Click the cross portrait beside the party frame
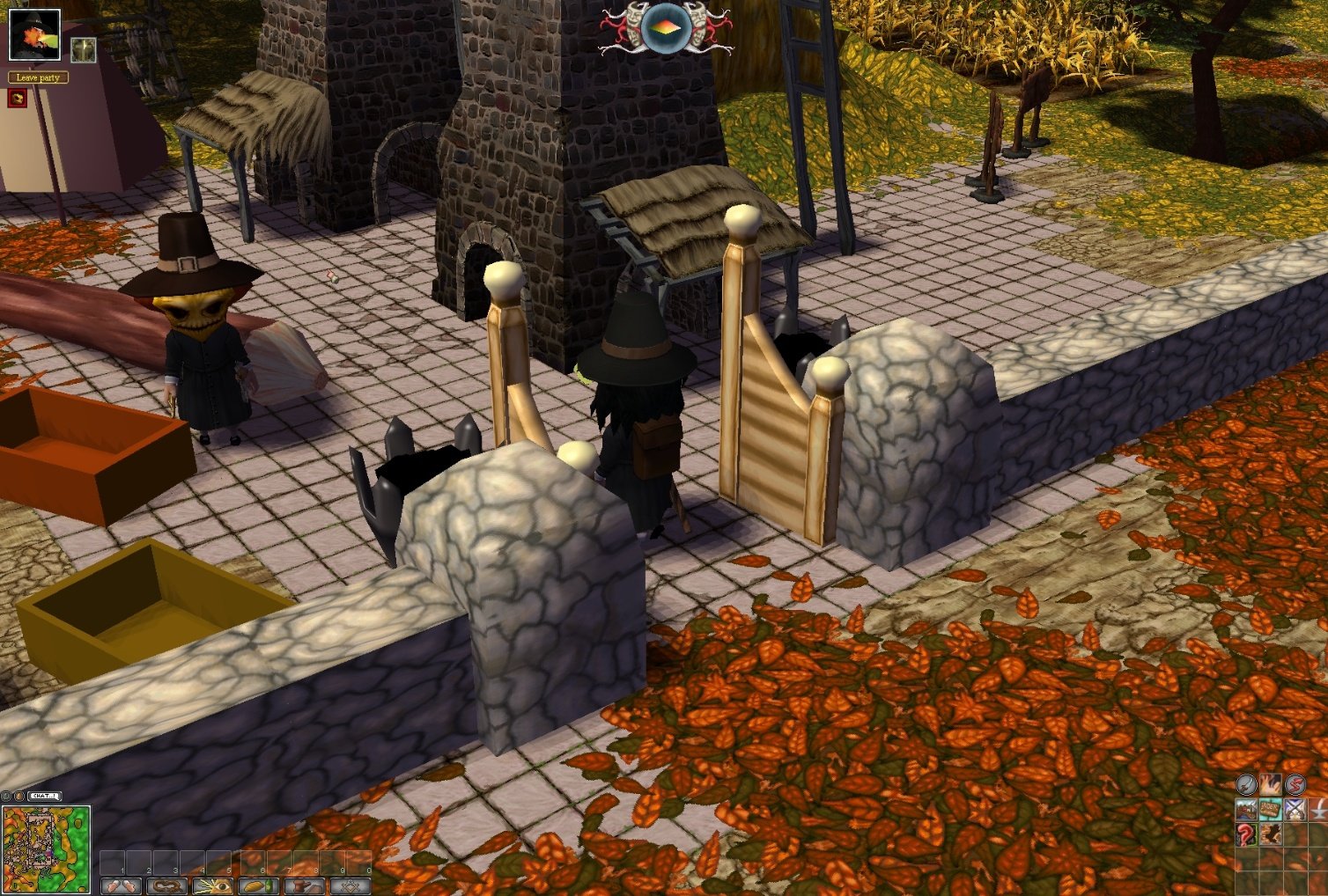The image size is (1328, 896). click(82, 49)
